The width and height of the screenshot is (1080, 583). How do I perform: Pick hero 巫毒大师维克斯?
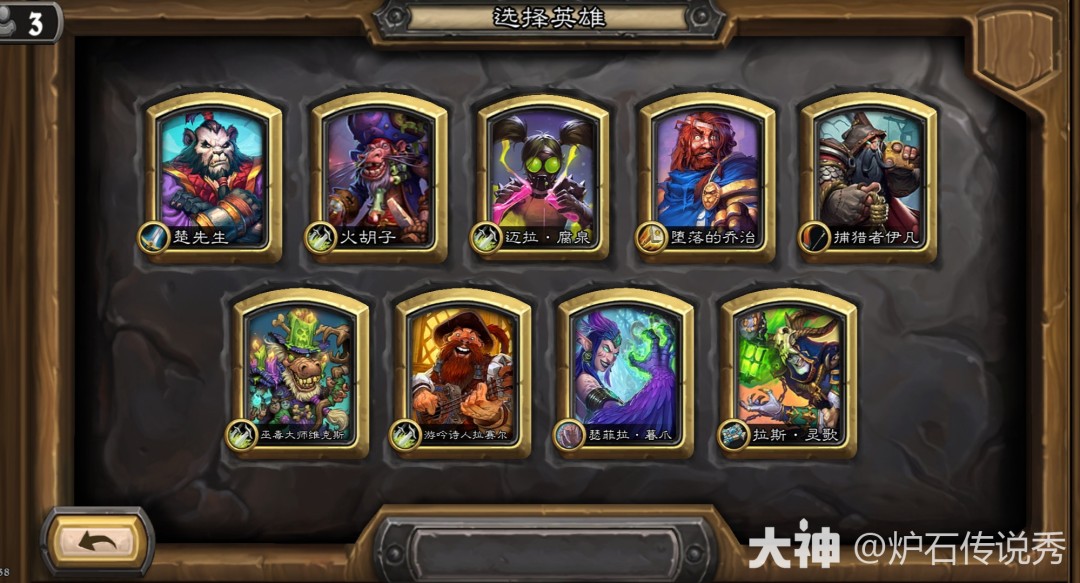point(301,372)
